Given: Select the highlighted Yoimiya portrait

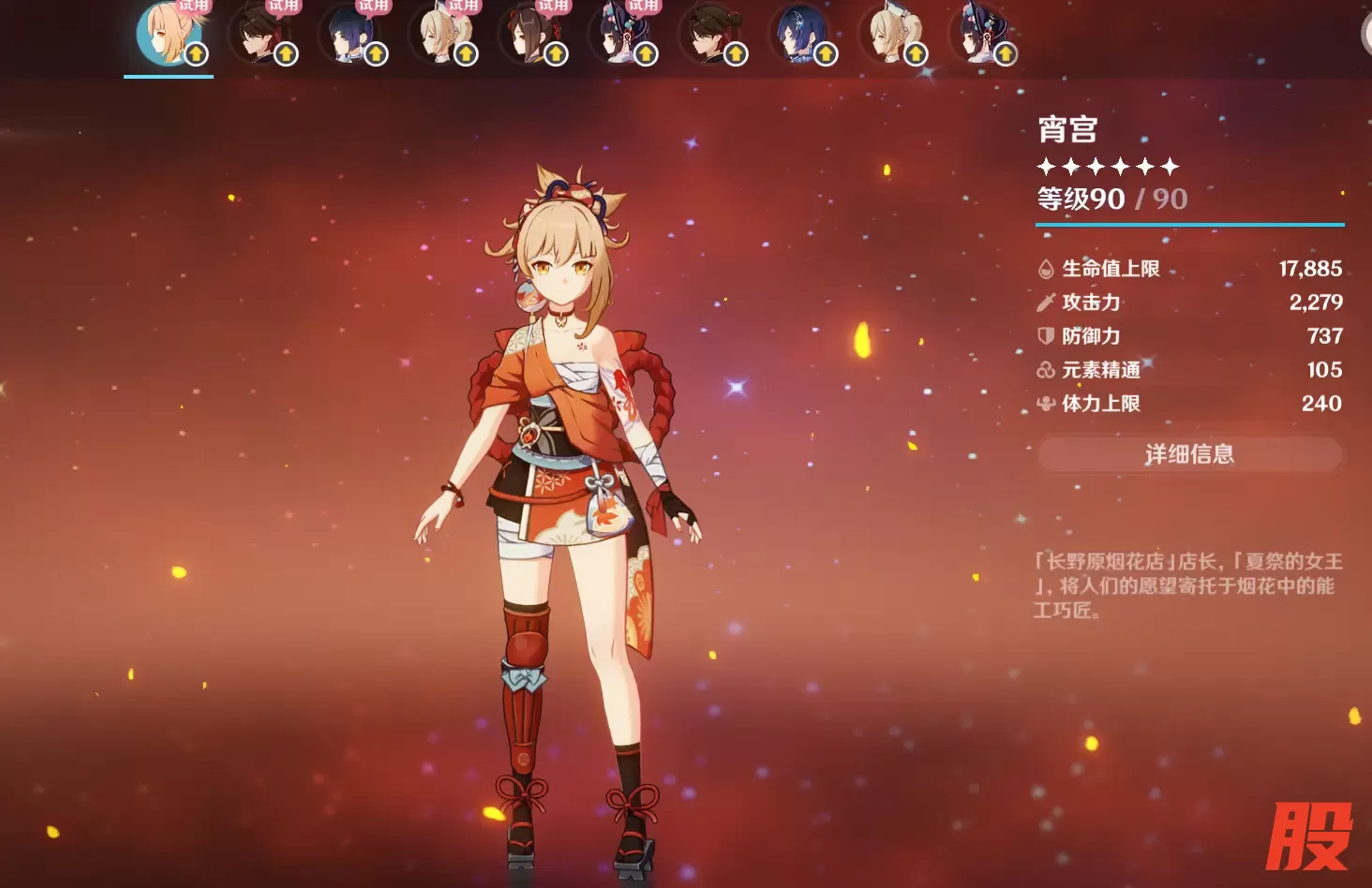Looking at the screenshot, I should pos(169,36).
